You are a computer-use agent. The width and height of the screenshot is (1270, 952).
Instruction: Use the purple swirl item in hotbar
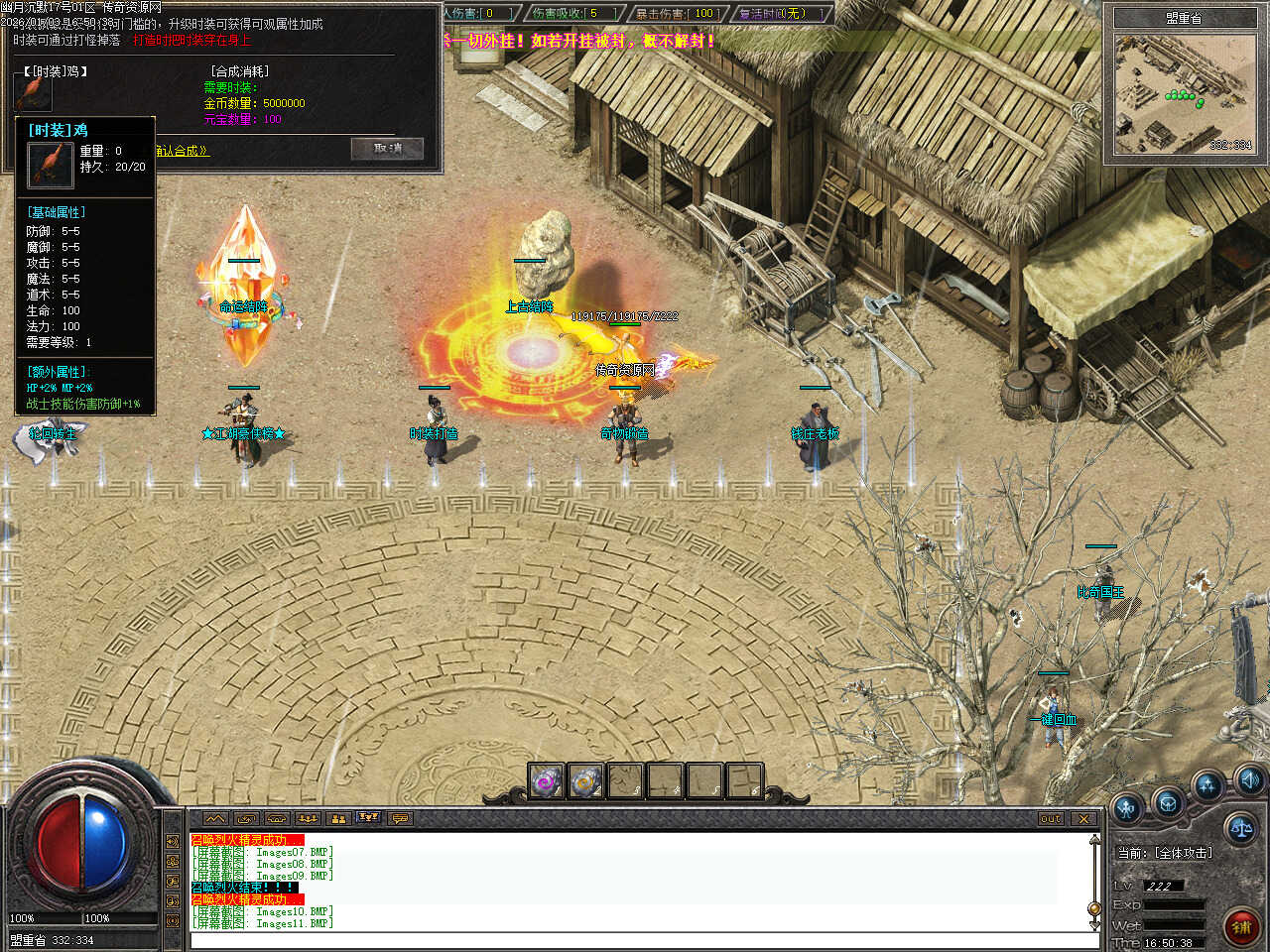546,780
